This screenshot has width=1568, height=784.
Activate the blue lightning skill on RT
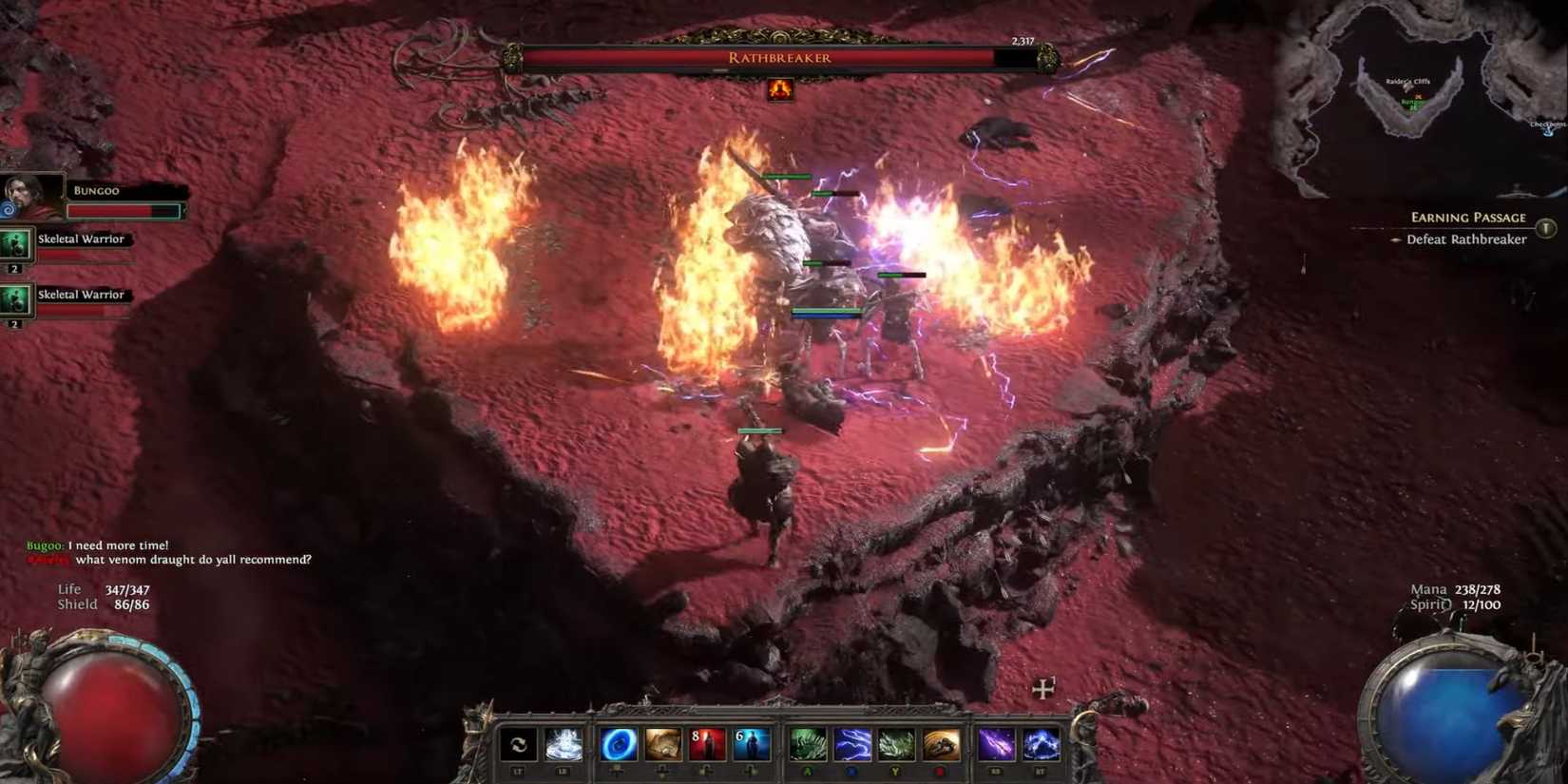pos(1040,744)
